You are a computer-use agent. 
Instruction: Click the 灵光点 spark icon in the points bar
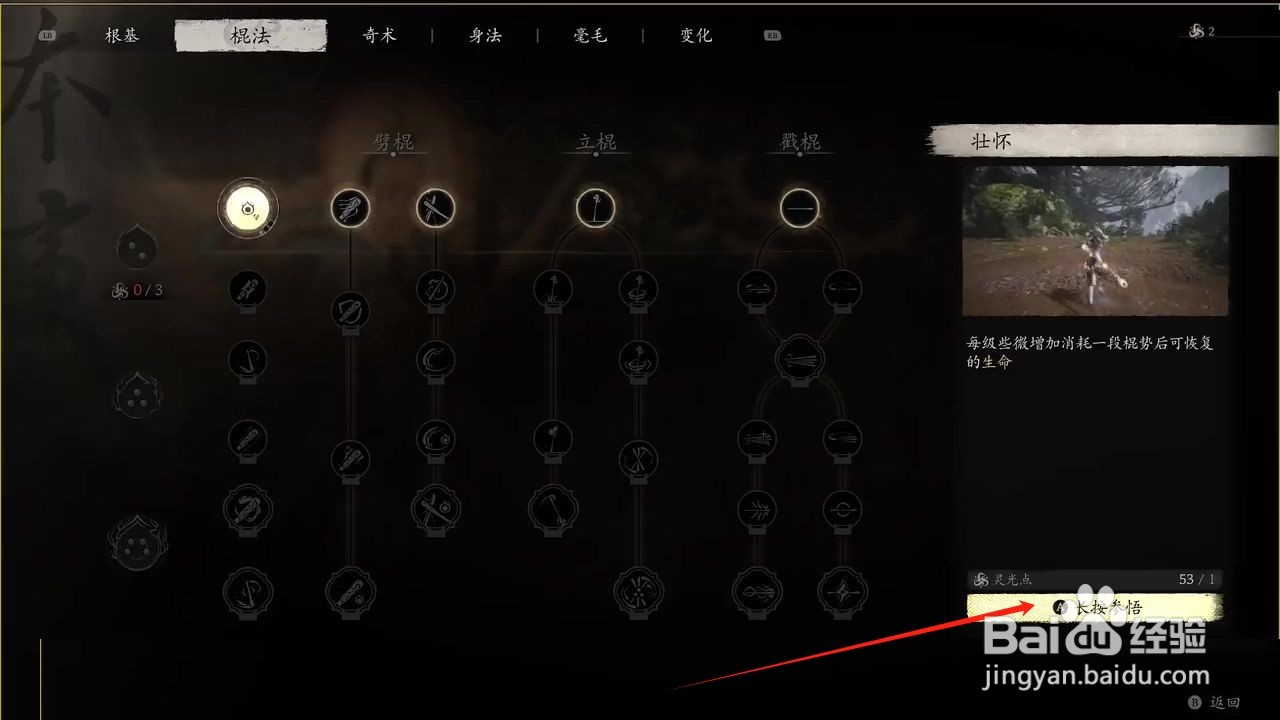click(x=980, y=579)
